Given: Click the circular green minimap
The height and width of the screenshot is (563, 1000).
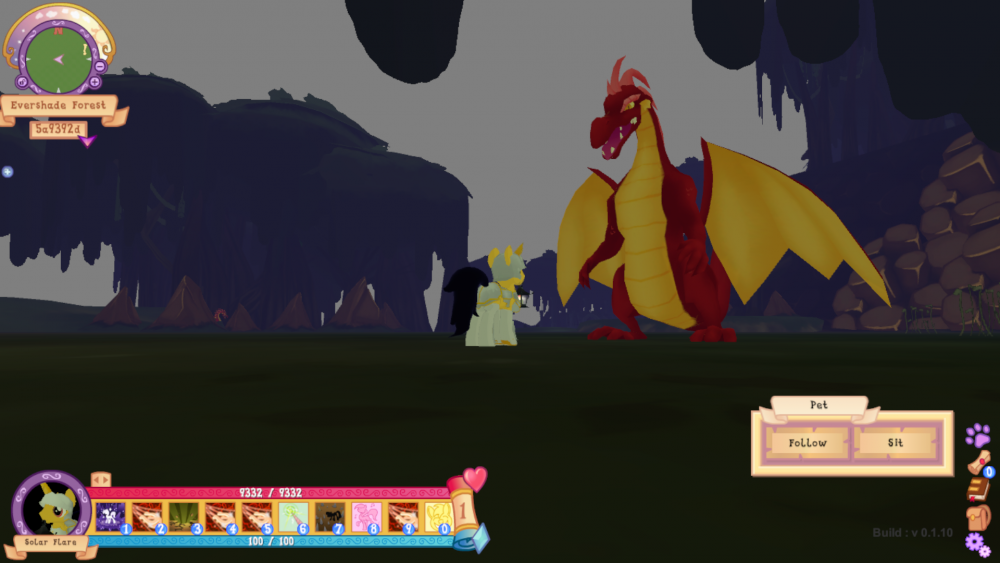Looking at the screenshot, I should 58,57.
